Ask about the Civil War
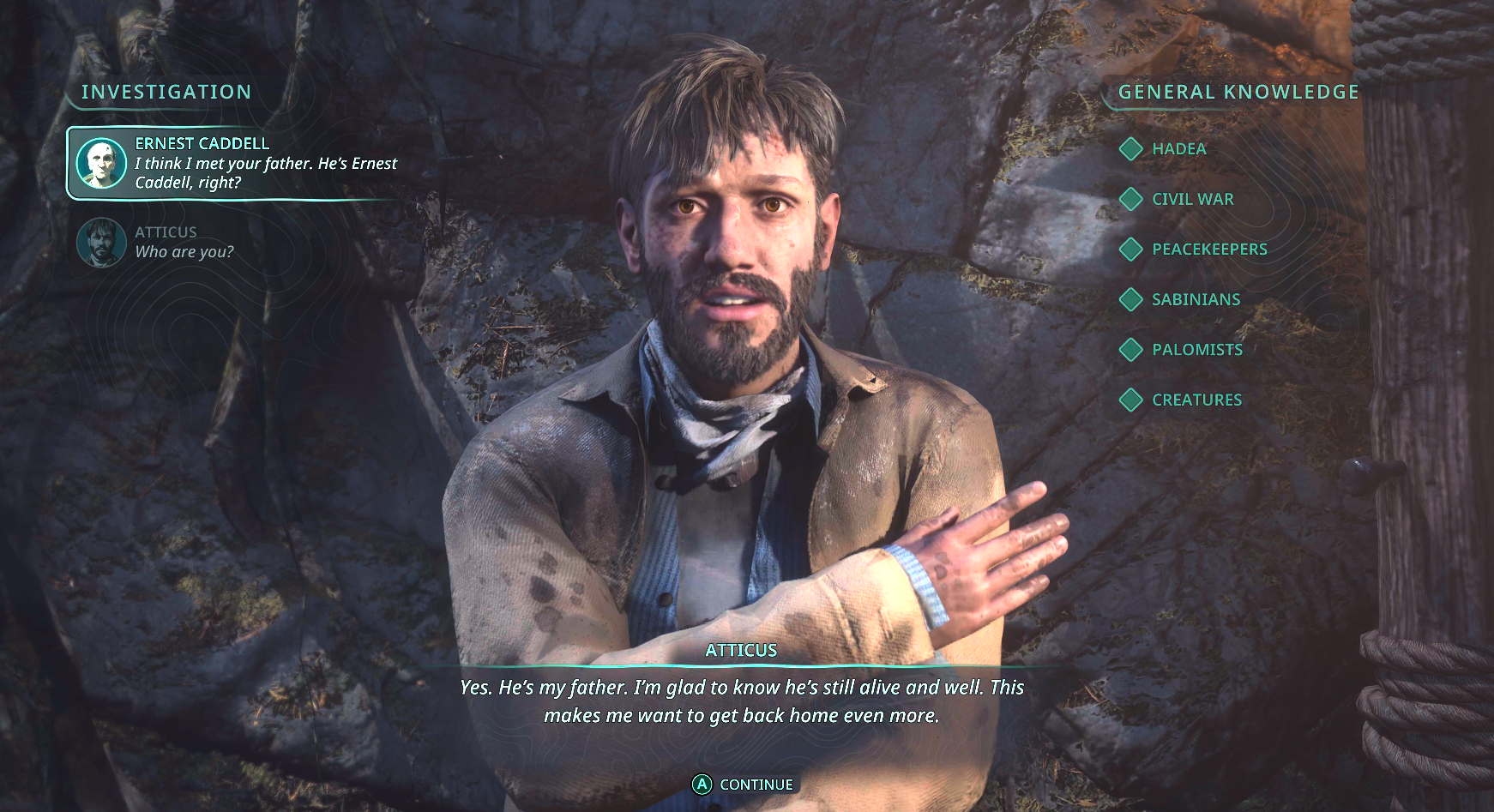 (x=1192, y=199)
